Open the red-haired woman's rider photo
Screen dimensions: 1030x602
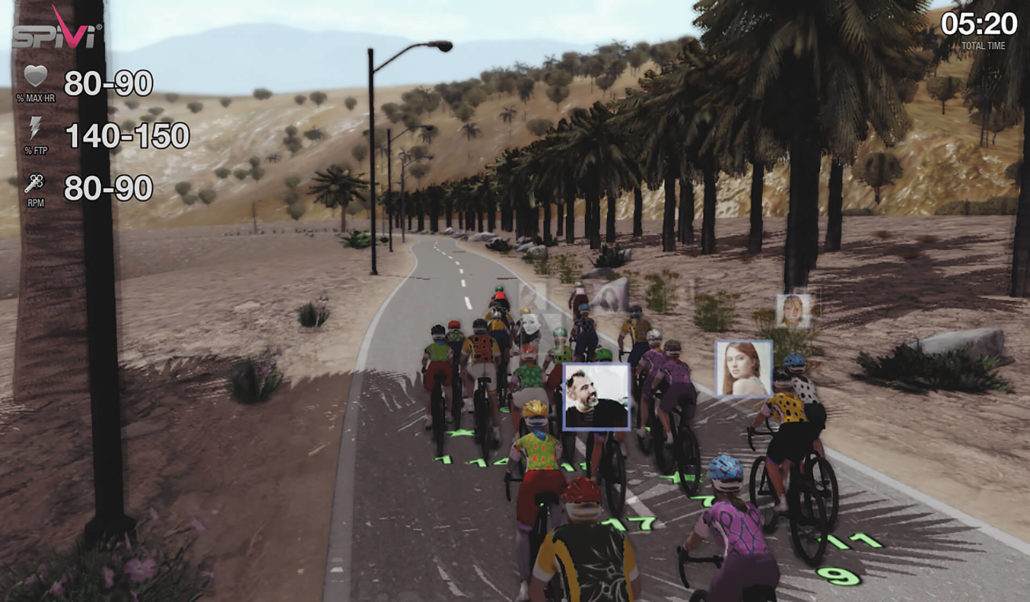pos(743,368)
